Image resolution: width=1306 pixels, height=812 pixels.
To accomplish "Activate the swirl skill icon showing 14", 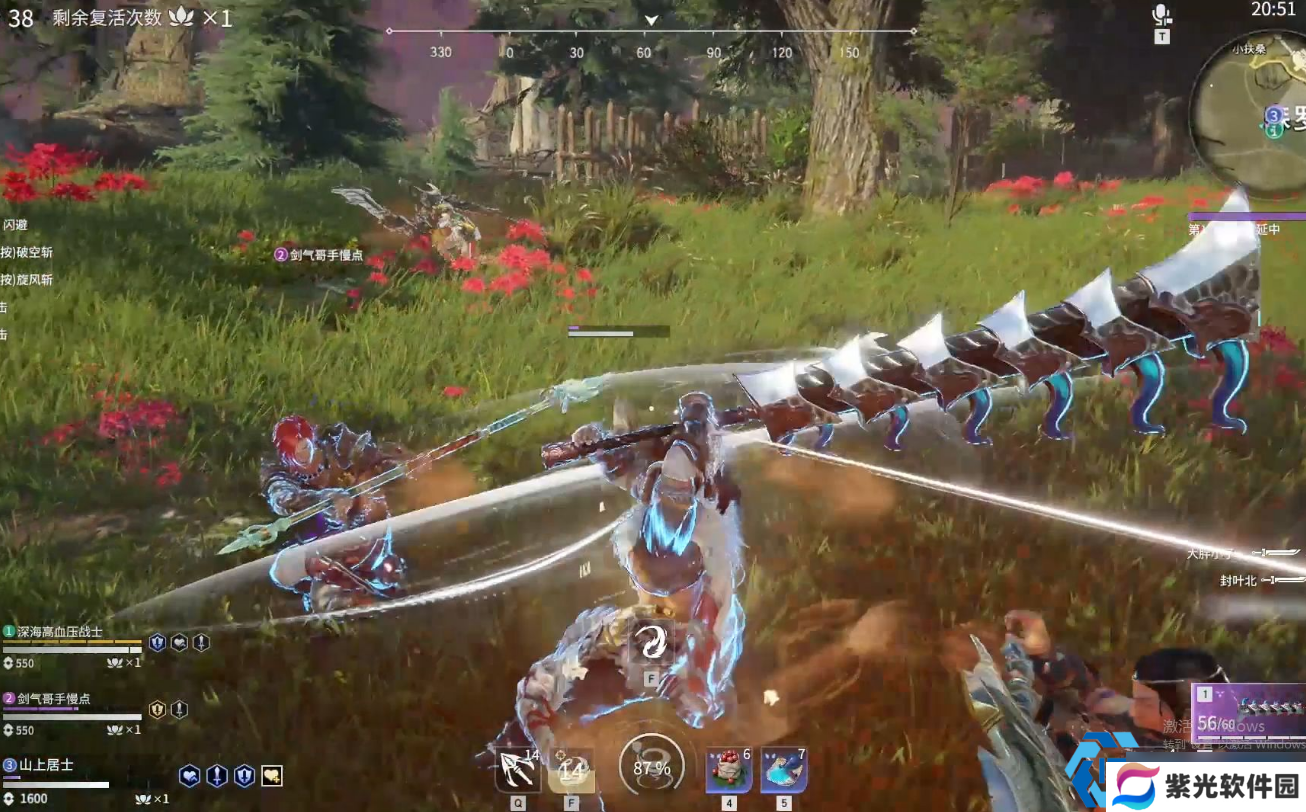I will (571, 770).
